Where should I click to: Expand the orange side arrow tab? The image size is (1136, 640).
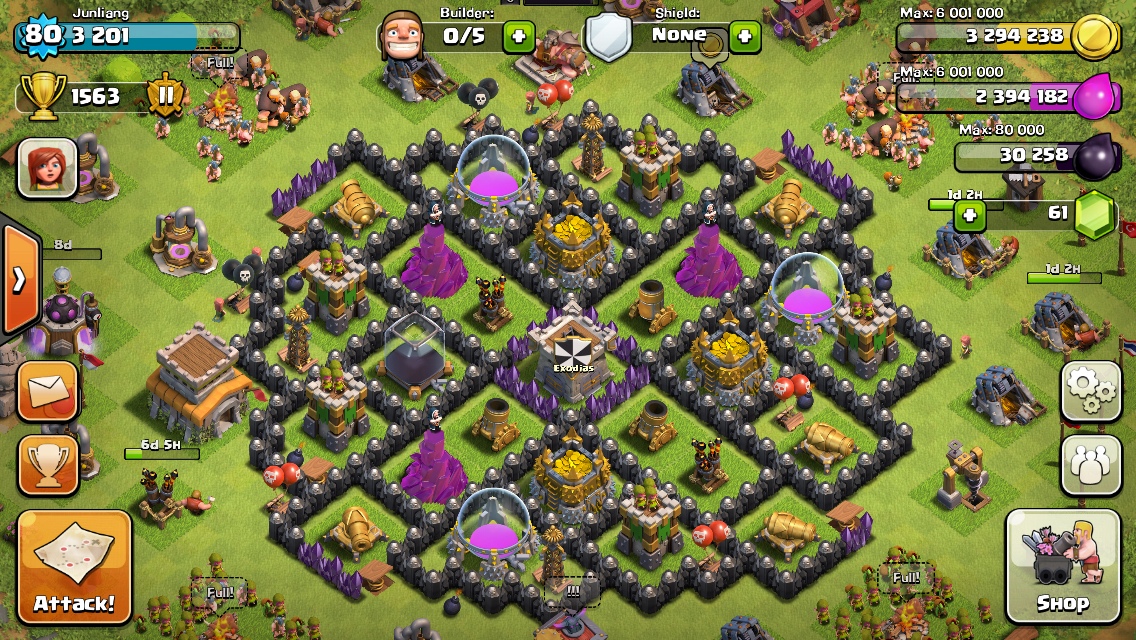pos(20,281)
